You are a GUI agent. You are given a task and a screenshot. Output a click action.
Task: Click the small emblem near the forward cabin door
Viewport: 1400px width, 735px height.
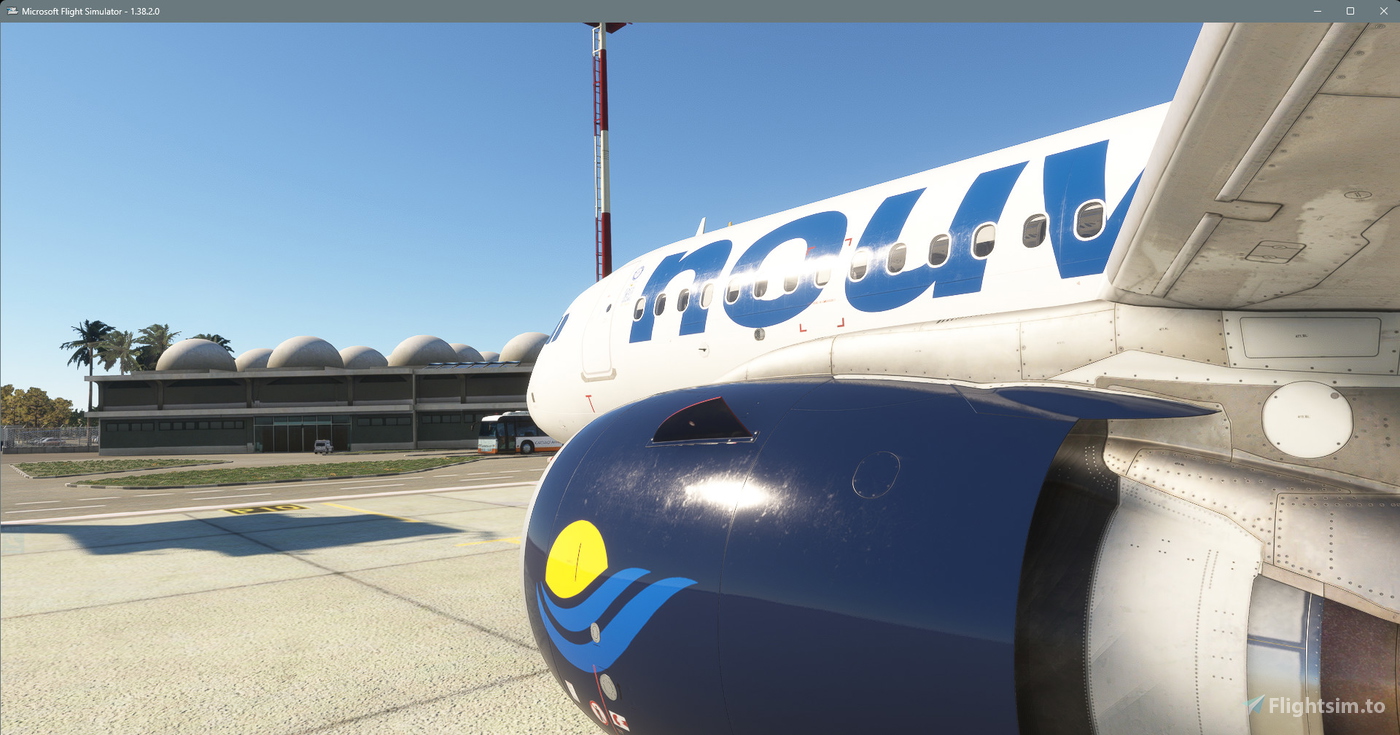638,273
